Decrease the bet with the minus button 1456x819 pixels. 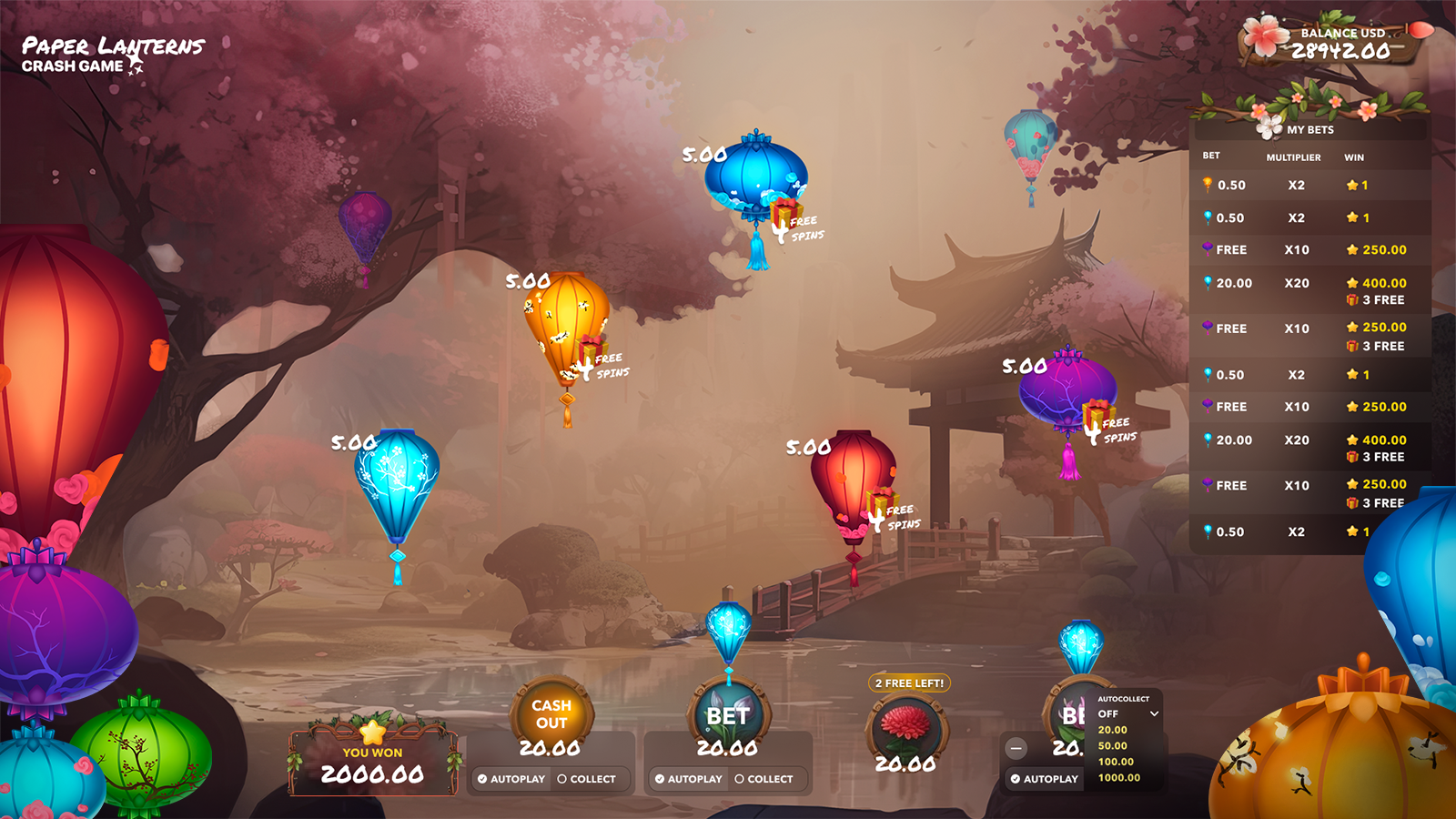click(1016, 749)
